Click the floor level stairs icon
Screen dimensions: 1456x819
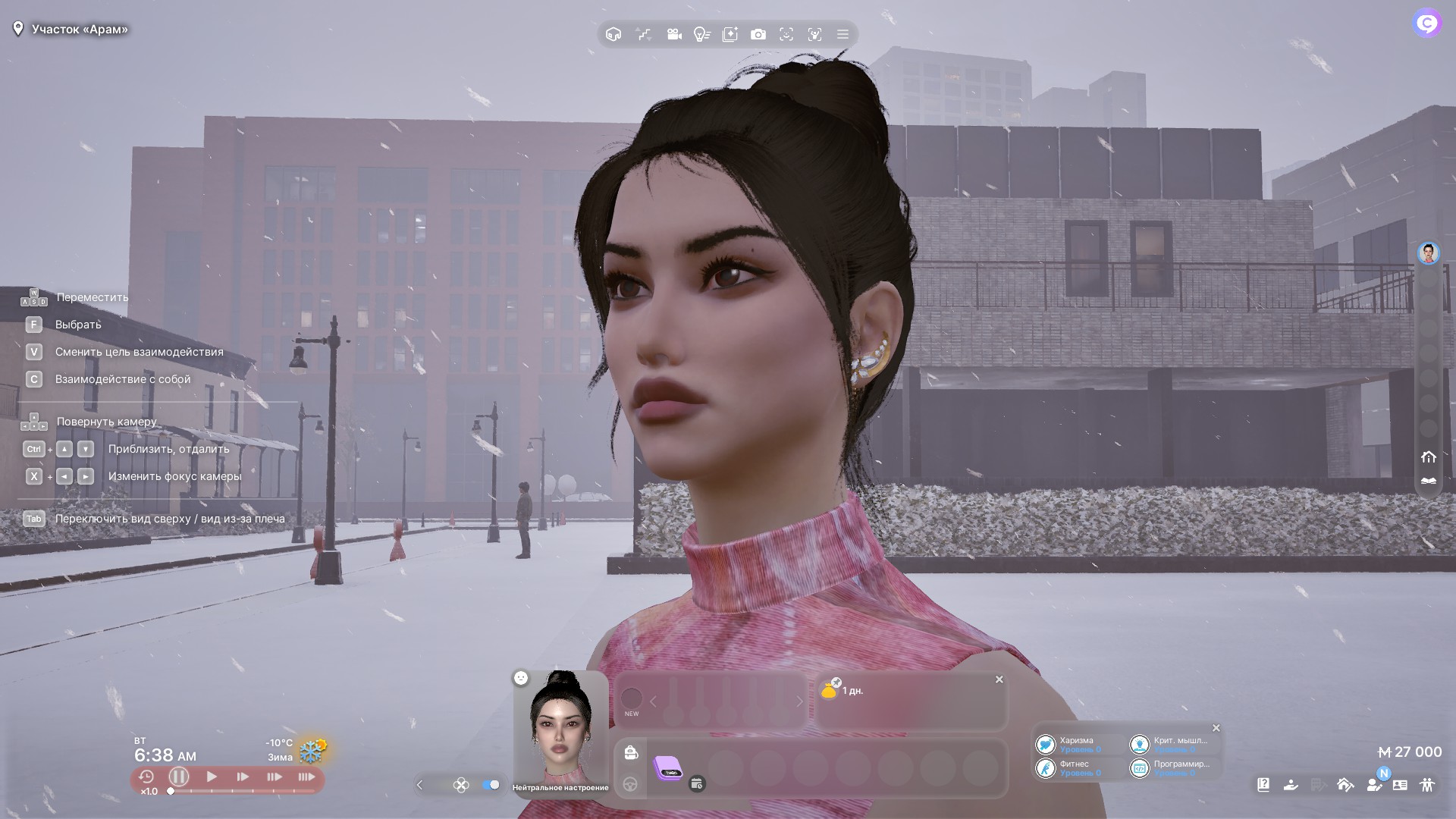pyautogui.click(x=643, y=34)
